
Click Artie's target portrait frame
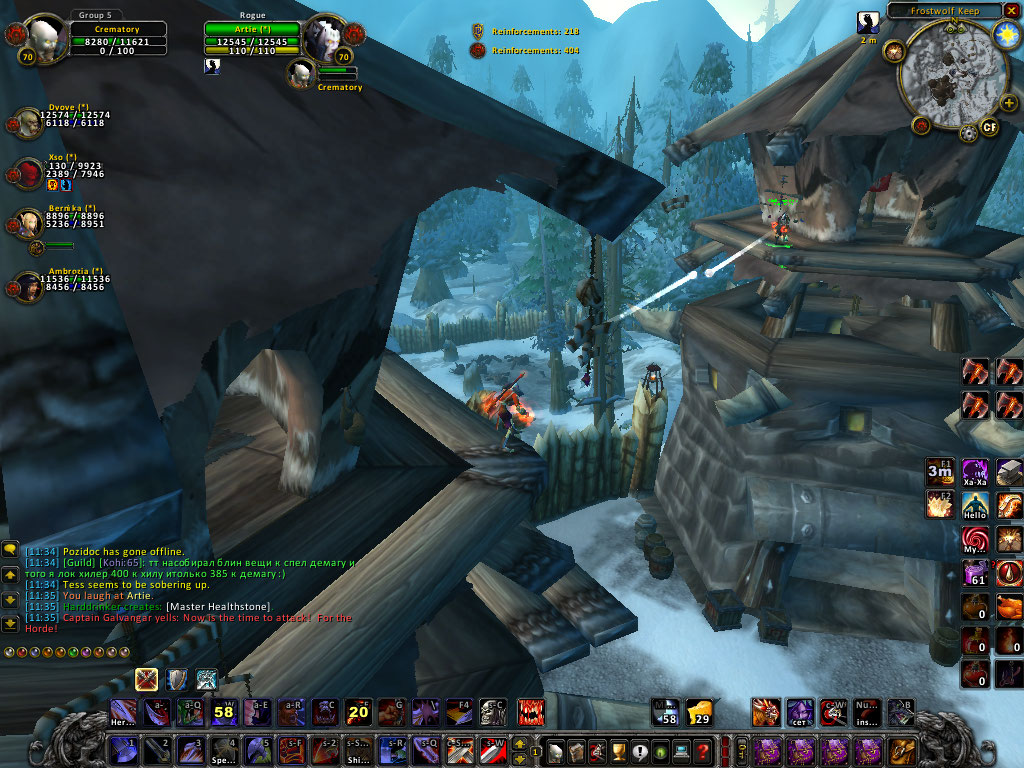pyautogui.click(x=324, y=38)
